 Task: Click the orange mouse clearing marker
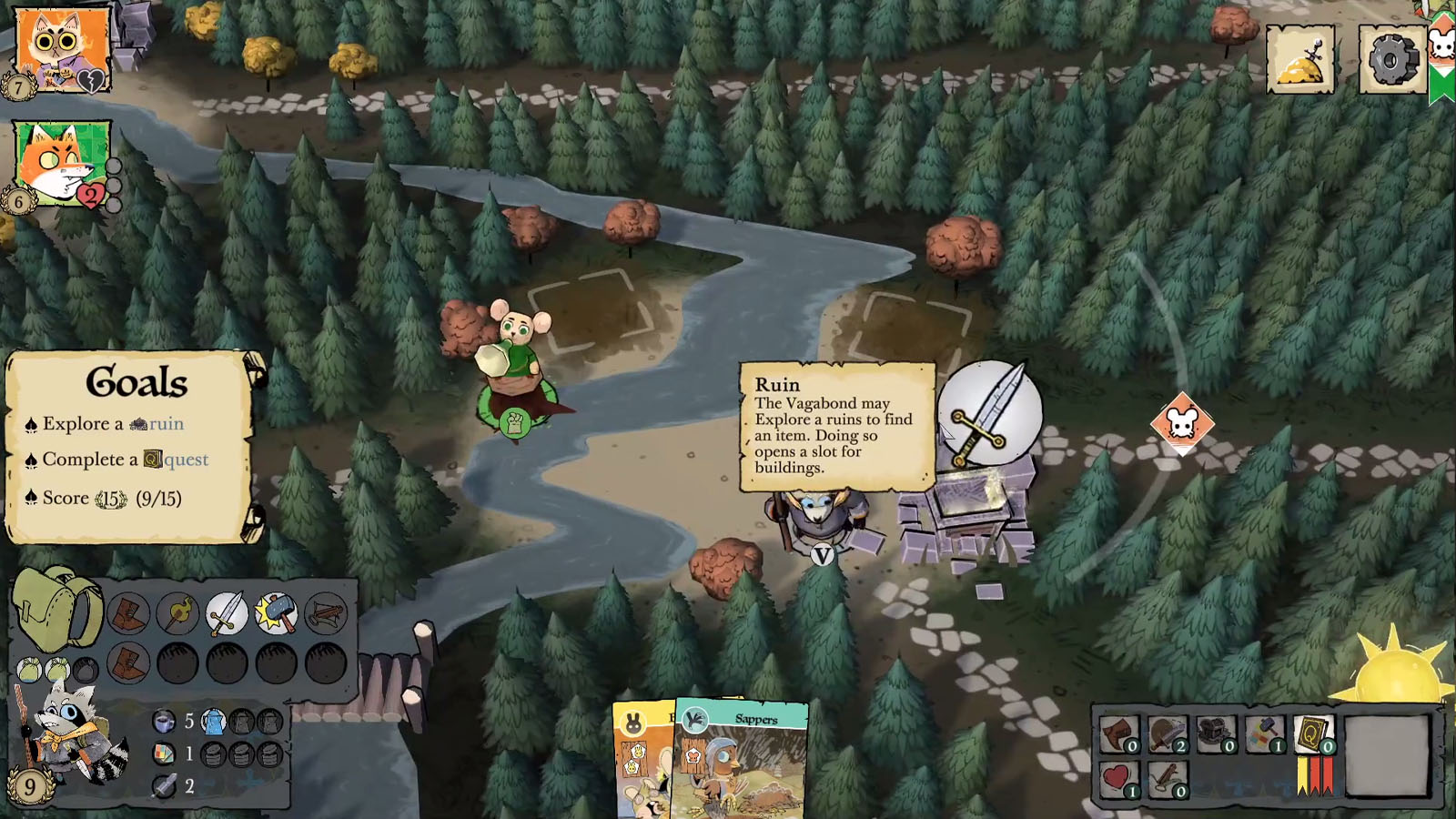pyautogui.click(x=1181, y=423)
